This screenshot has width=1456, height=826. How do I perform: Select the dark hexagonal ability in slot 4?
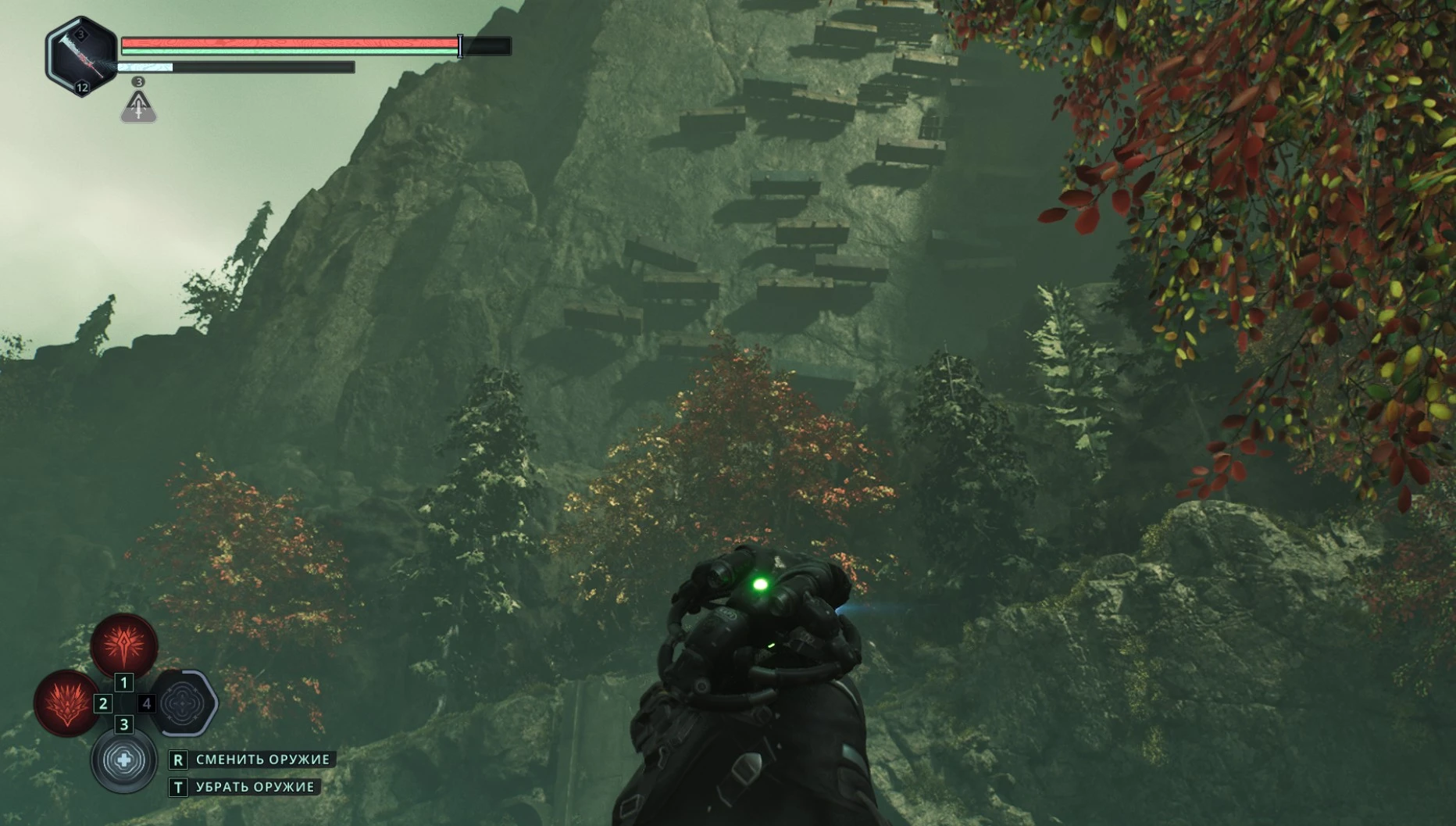coord(184,703)
